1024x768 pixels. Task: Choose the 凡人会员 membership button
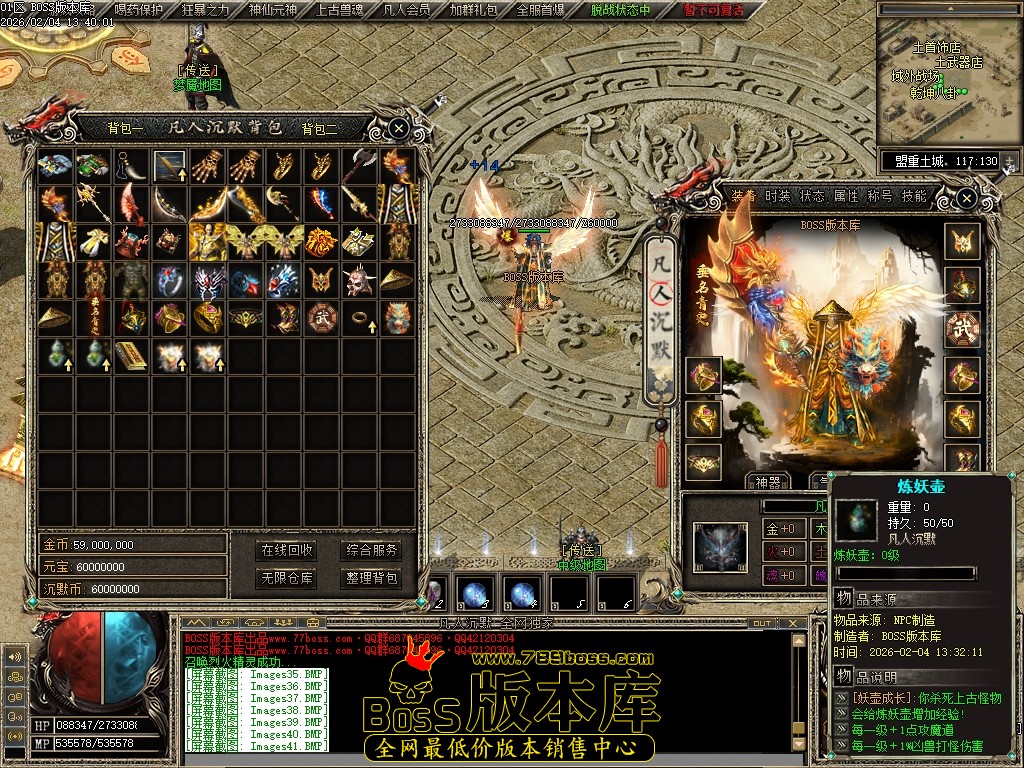pyautogui.click(x=407, y=10)
